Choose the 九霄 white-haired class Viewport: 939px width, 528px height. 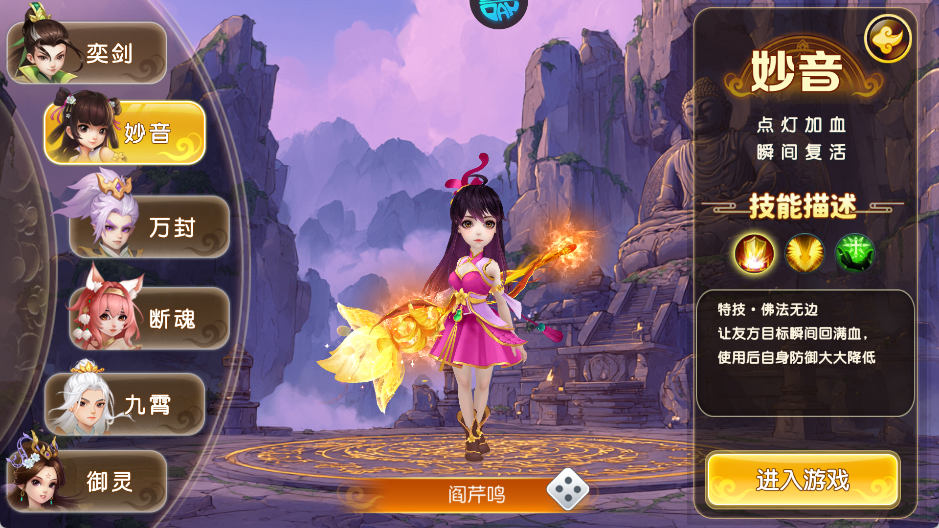pyautogui.click(x=126, y=404)
